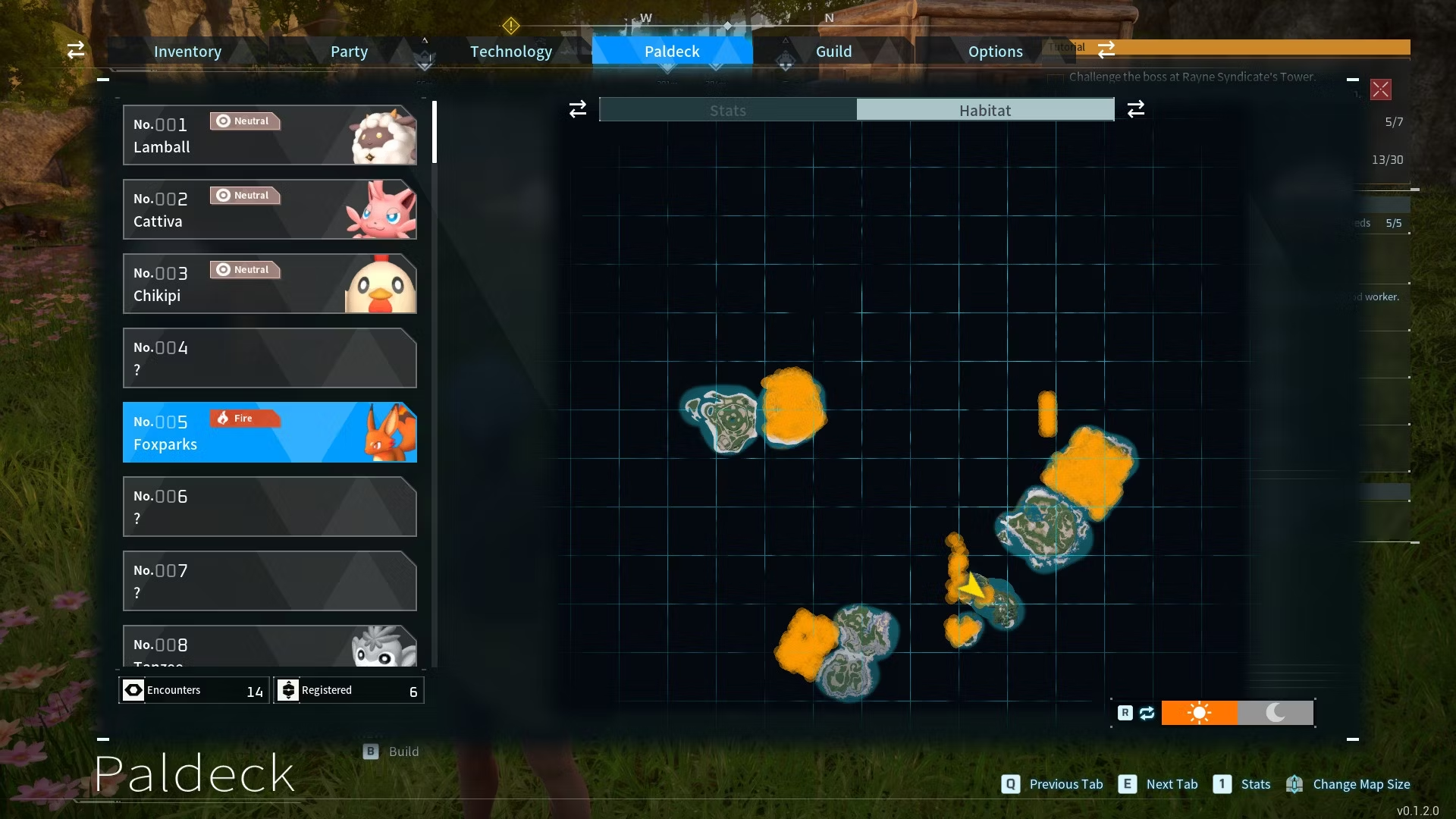This screenshot has width=1456, height=819.
Task: Choose Cattiva in the Paldeck list
Action: (269, 209)
